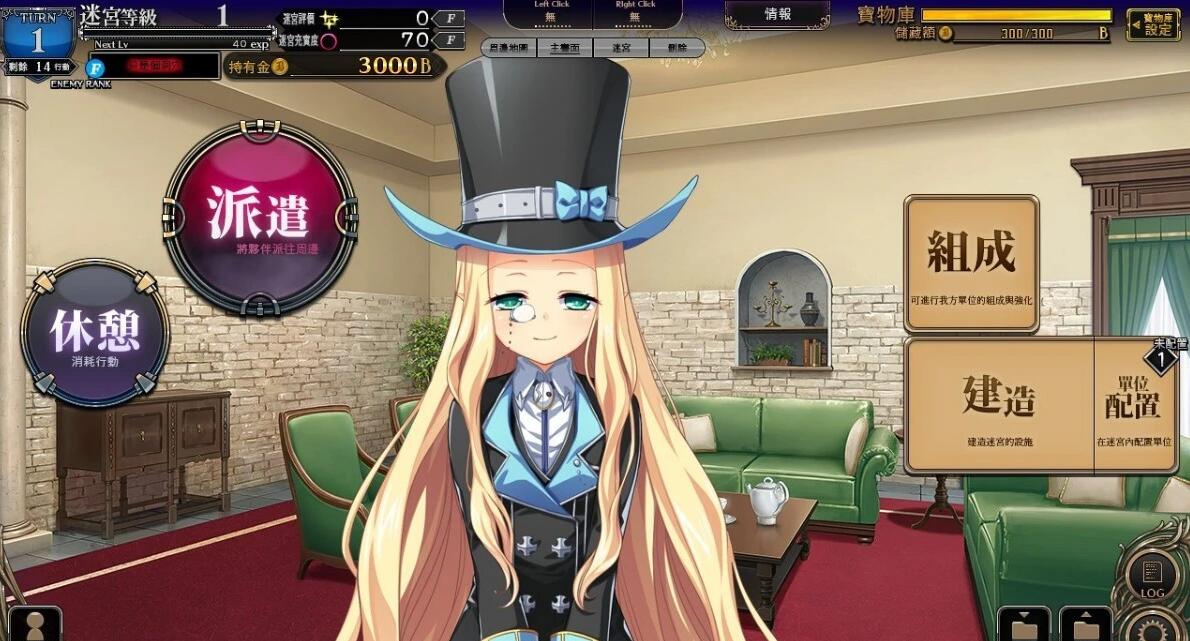Click the save folder icon with down arrow

(1024, 625)
